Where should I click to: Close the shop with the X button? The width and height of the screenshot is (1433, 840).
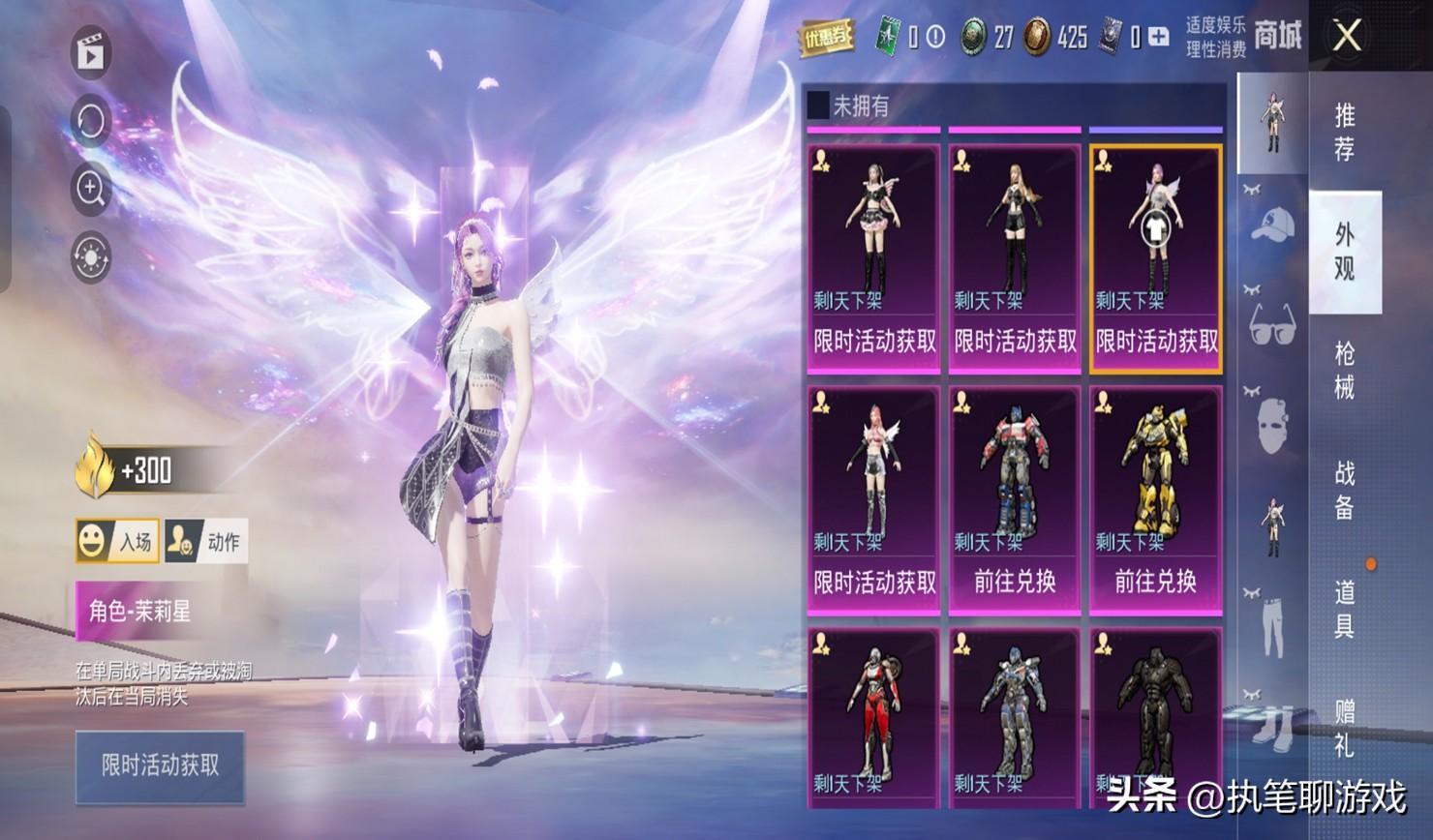tap(1347, 37)
